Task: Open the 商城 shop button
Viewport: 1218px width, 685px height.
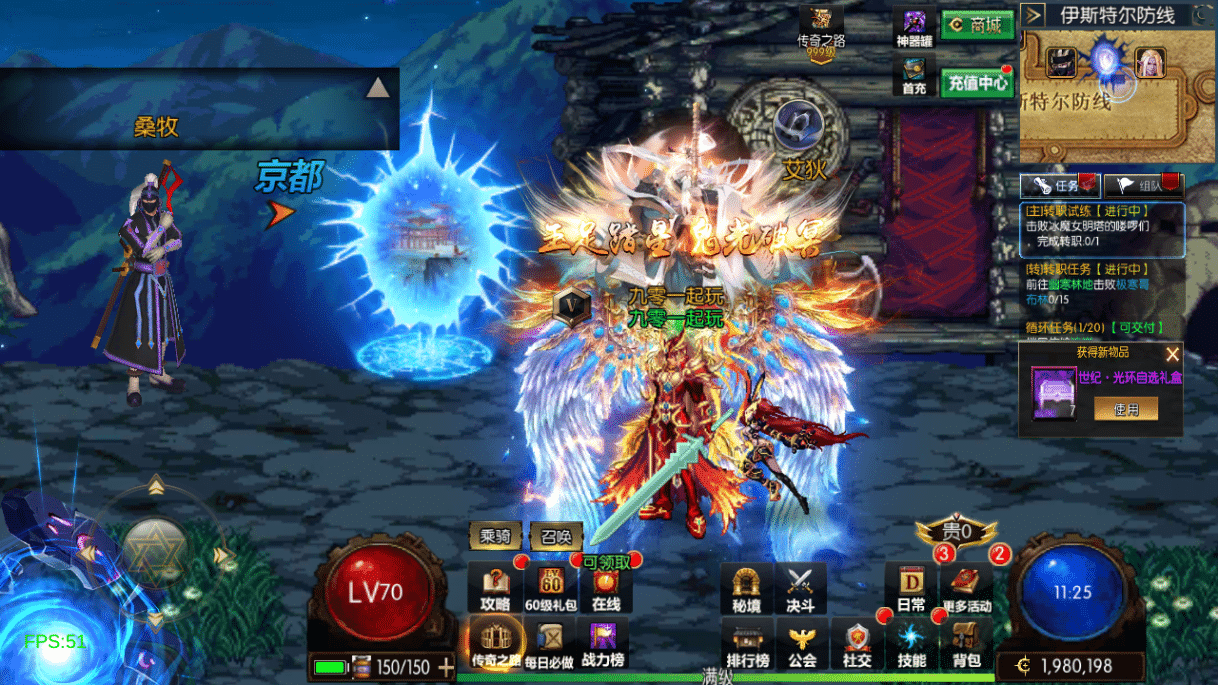Action: [977, 25]
